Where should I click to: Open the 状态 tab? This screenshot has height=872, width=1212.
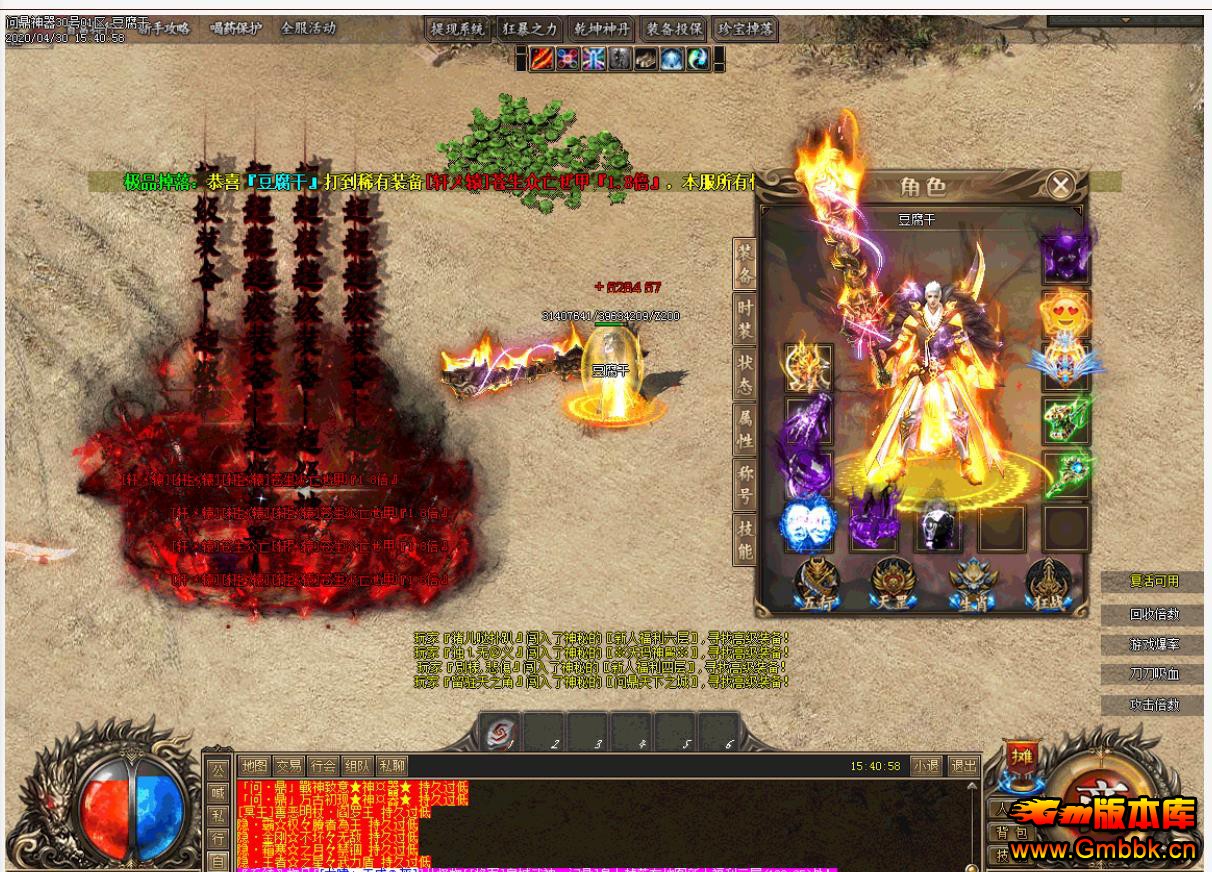[745, 374]
